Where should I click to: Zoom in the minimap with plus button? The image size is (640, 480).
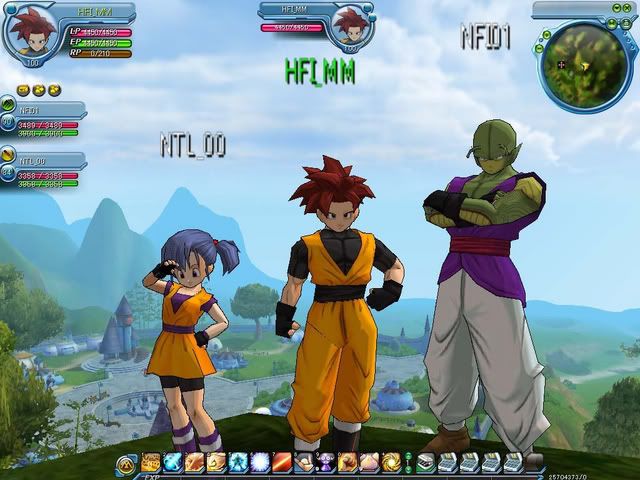(545, 33)
